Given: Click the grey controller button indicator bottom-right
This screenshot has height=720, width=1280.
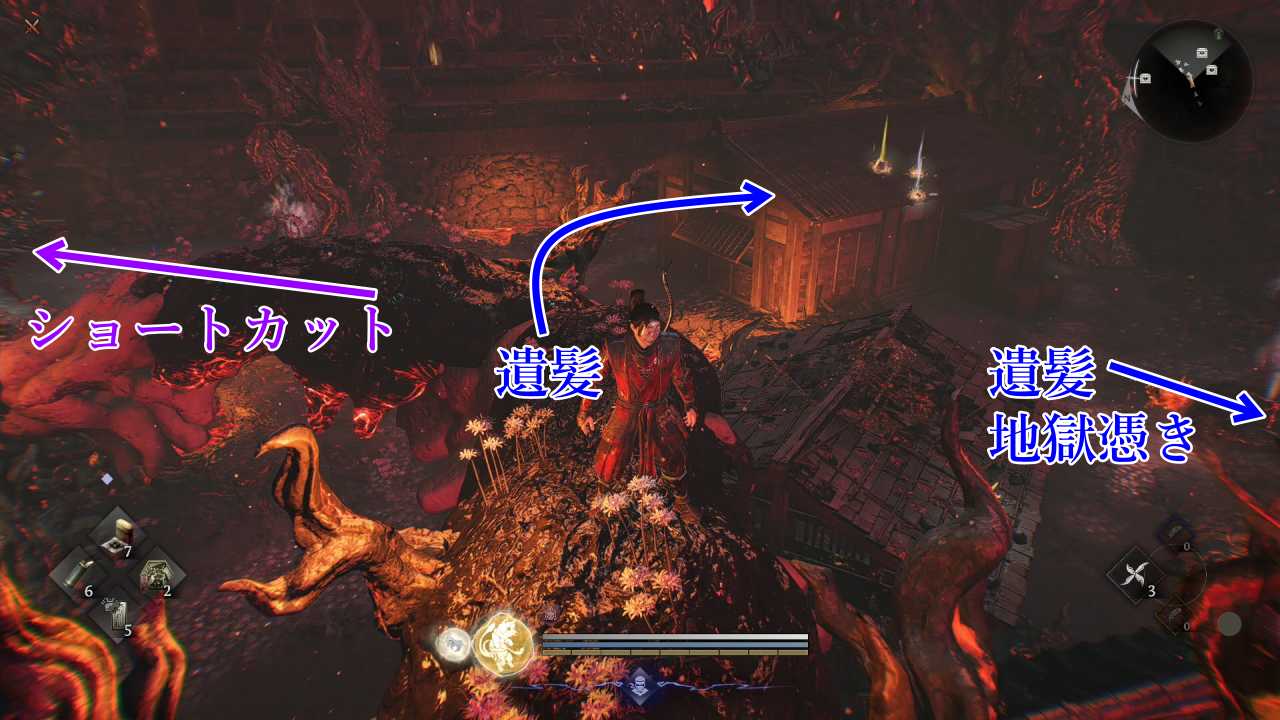Looking at the screenshot, I should 1231,623.
